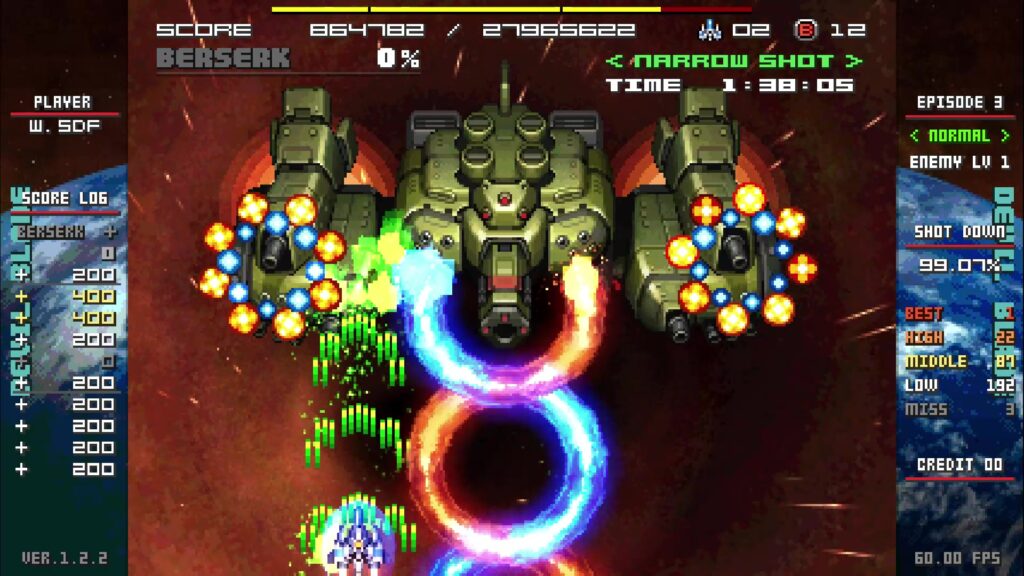Select the Narrow Shot weapon mode label

coord(734,61)
